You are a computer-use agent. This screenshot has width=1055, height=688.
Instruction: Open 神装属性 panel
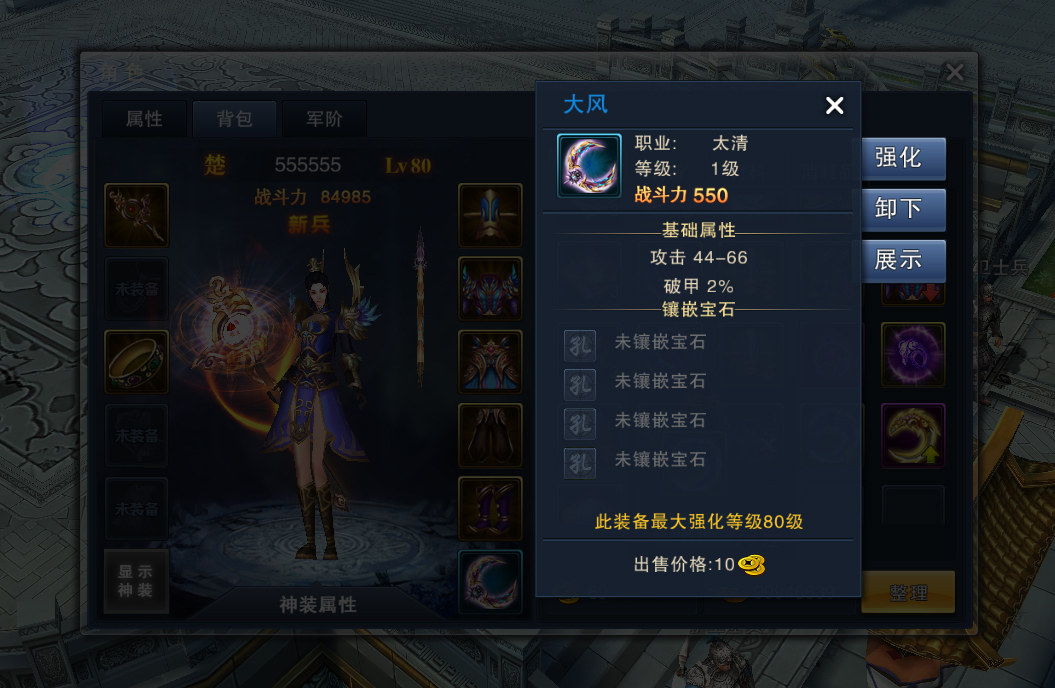coord(317,604)
